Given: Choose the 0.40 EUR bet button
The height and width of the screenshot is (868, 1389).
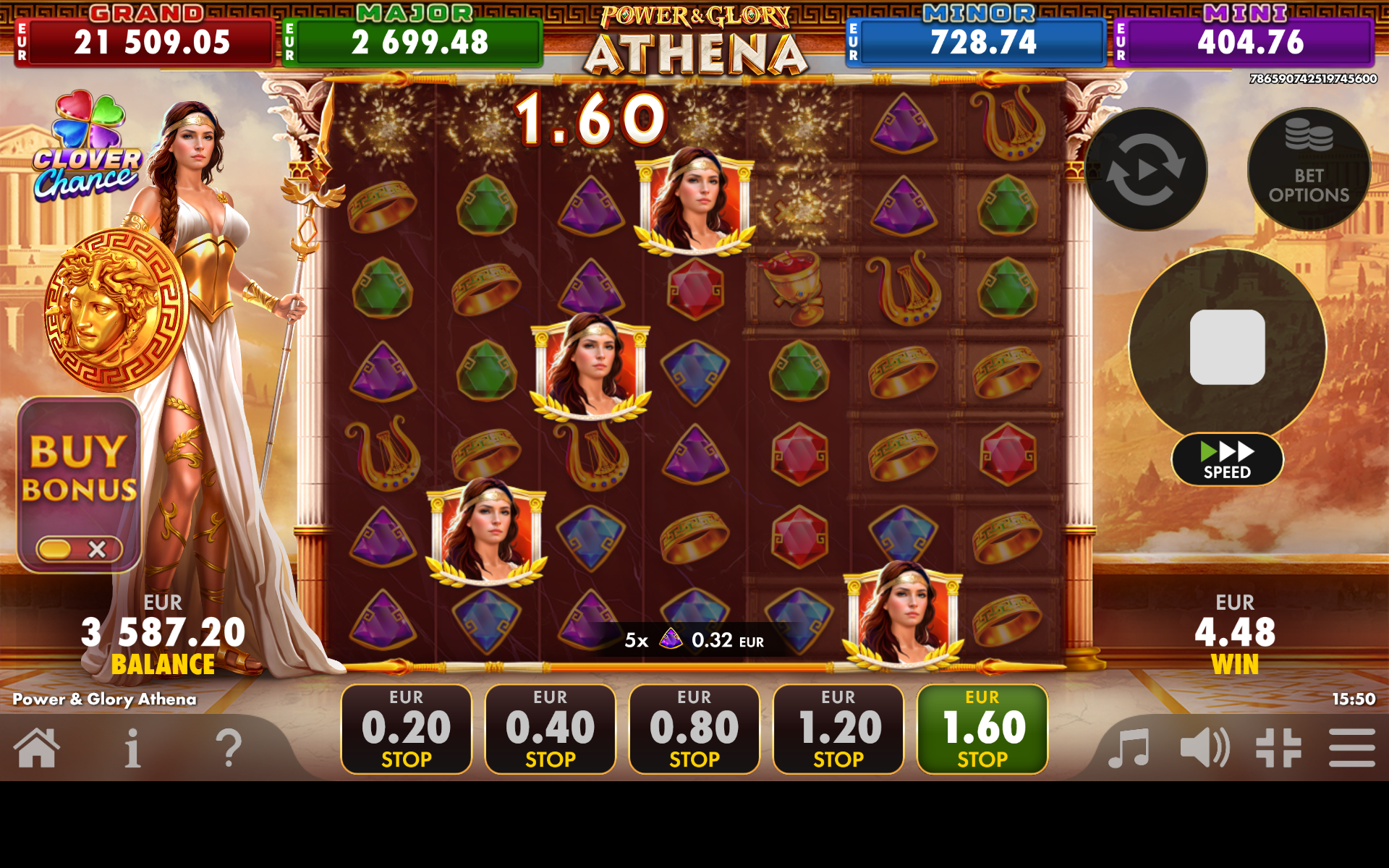Looking at the screenshot, I should pyautogui.click(x=550, y=728).
